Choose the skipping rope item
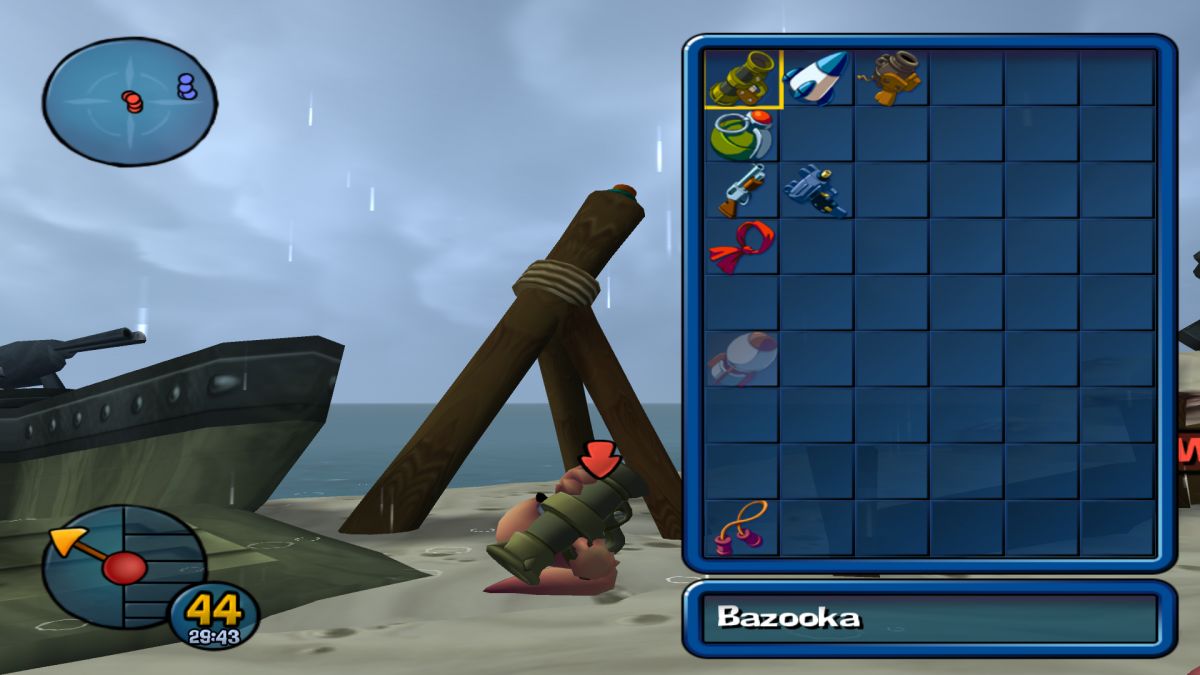This screenshot has height=675, width=1200. (742, 527)
